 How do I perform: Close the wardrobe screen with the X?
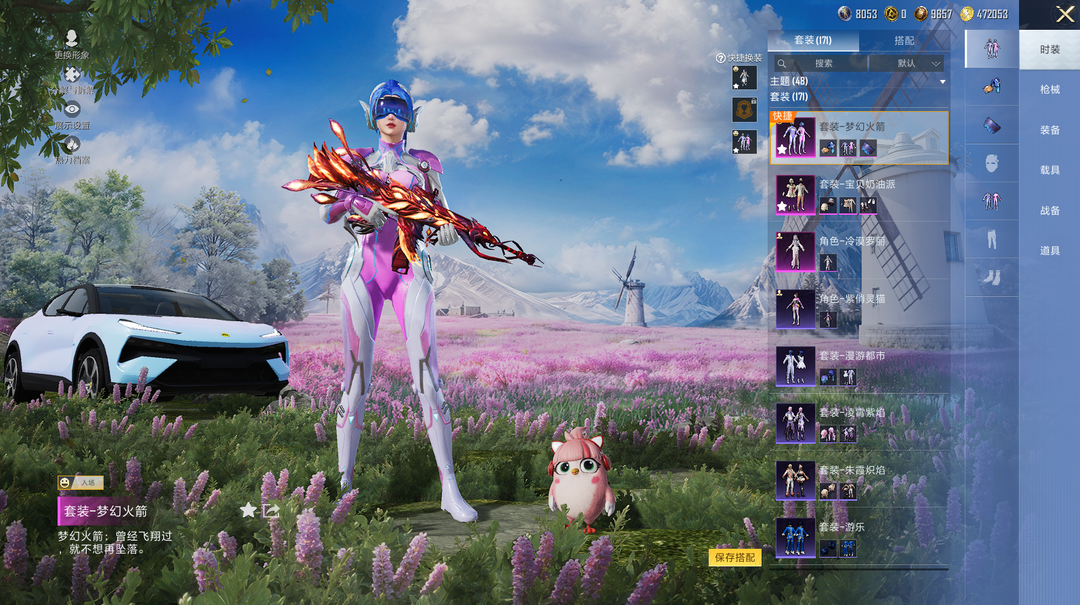pyautogui.click(x=1065, y=14)
